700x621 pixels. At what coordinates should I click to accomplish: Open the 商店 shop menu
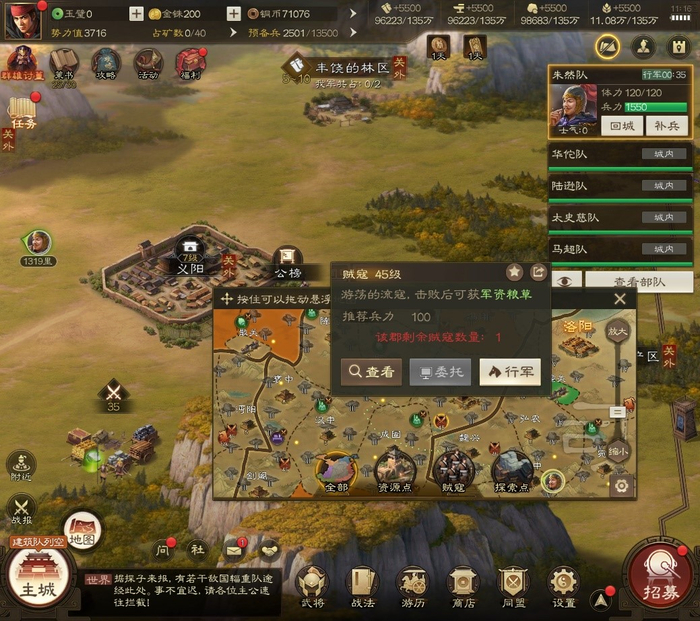[462, 586]
